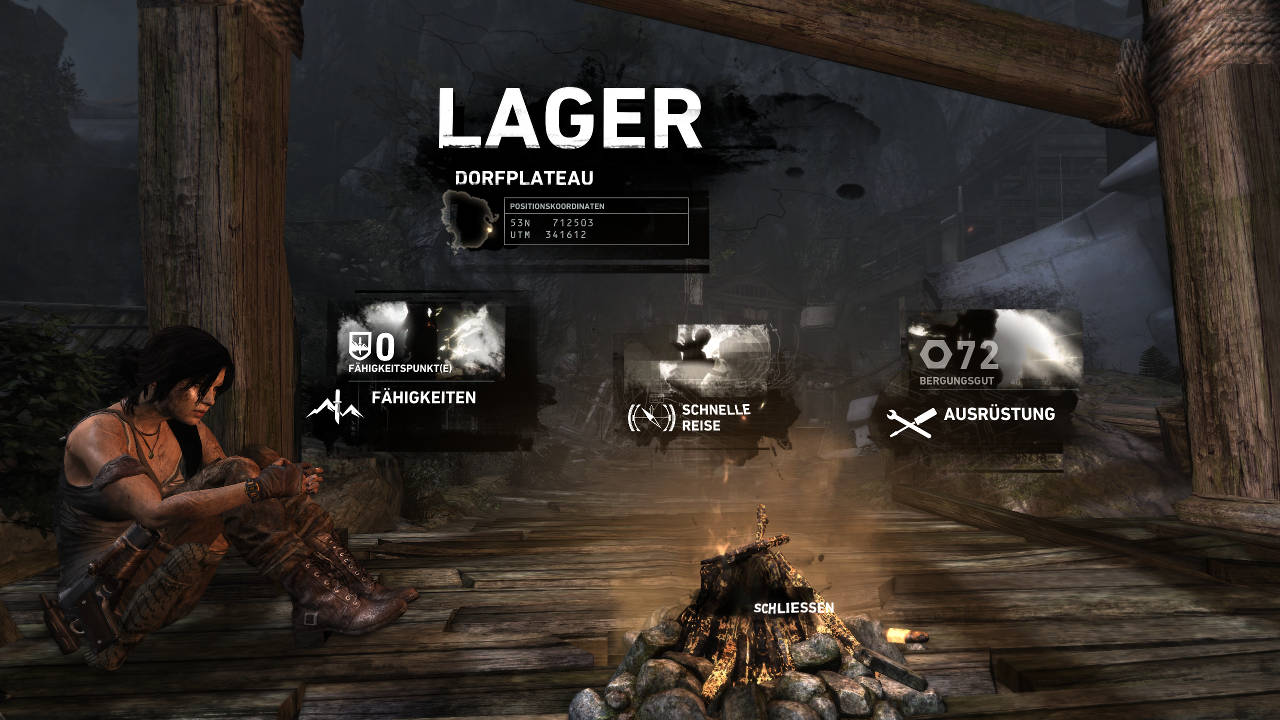Click the Positionskoordinaten panel
The image size is (1280, 720).
pos(595,220)
